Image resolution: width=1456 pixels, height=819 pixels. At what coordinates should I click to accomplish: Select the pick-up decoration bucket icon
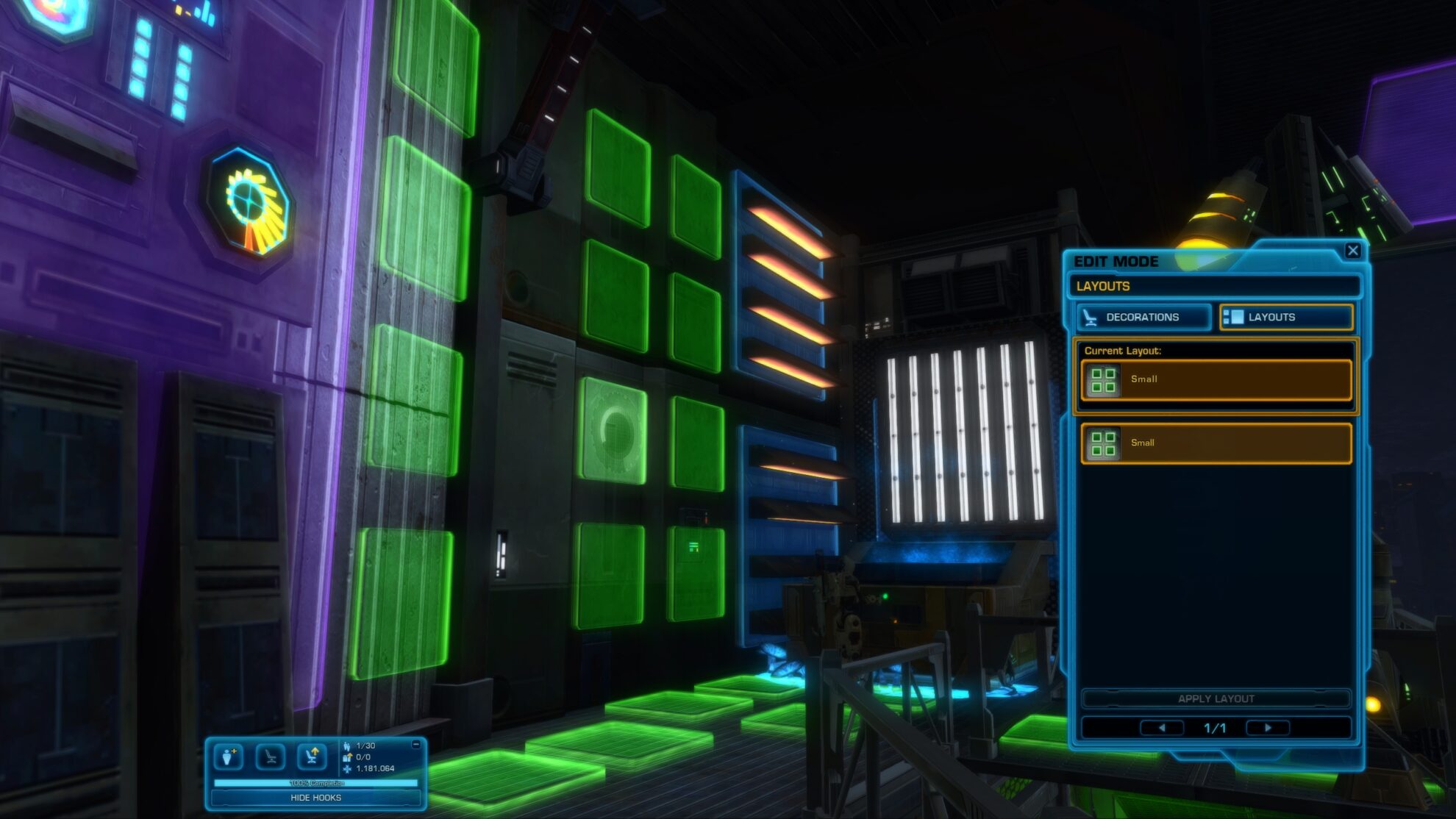point(229,757)
